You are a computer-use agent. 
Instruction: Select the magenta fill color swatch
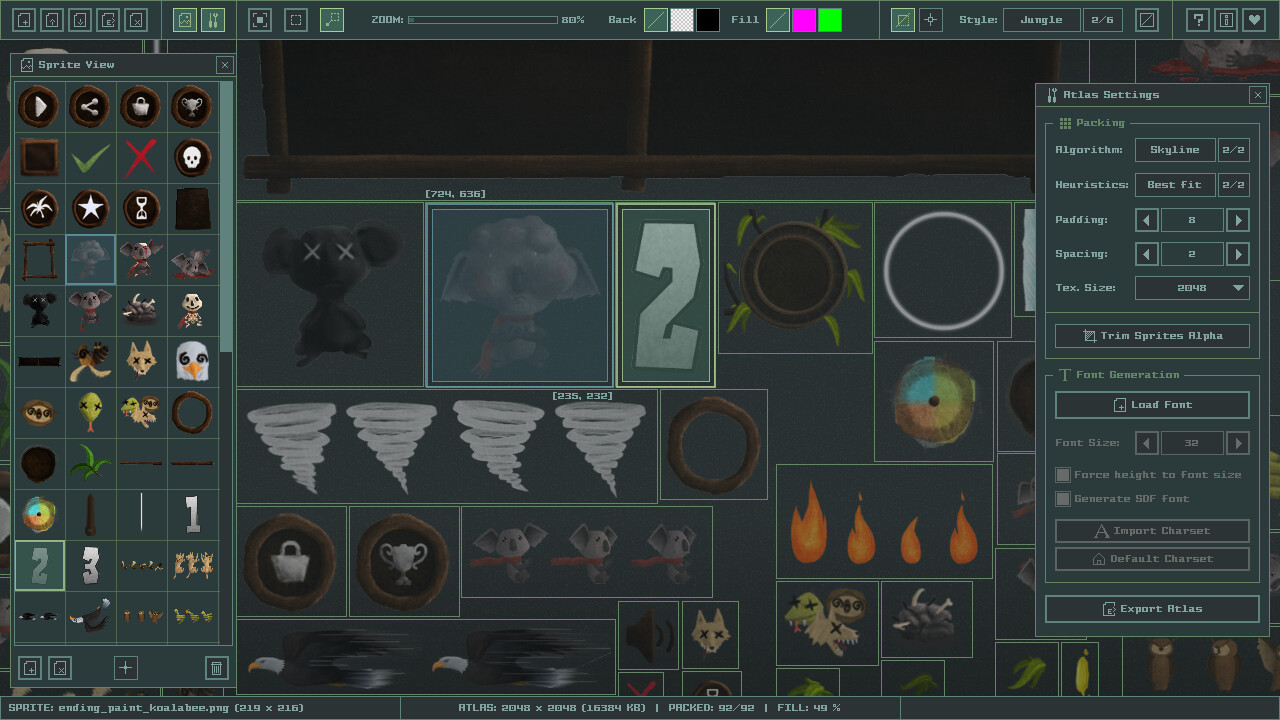click(803, 19)
